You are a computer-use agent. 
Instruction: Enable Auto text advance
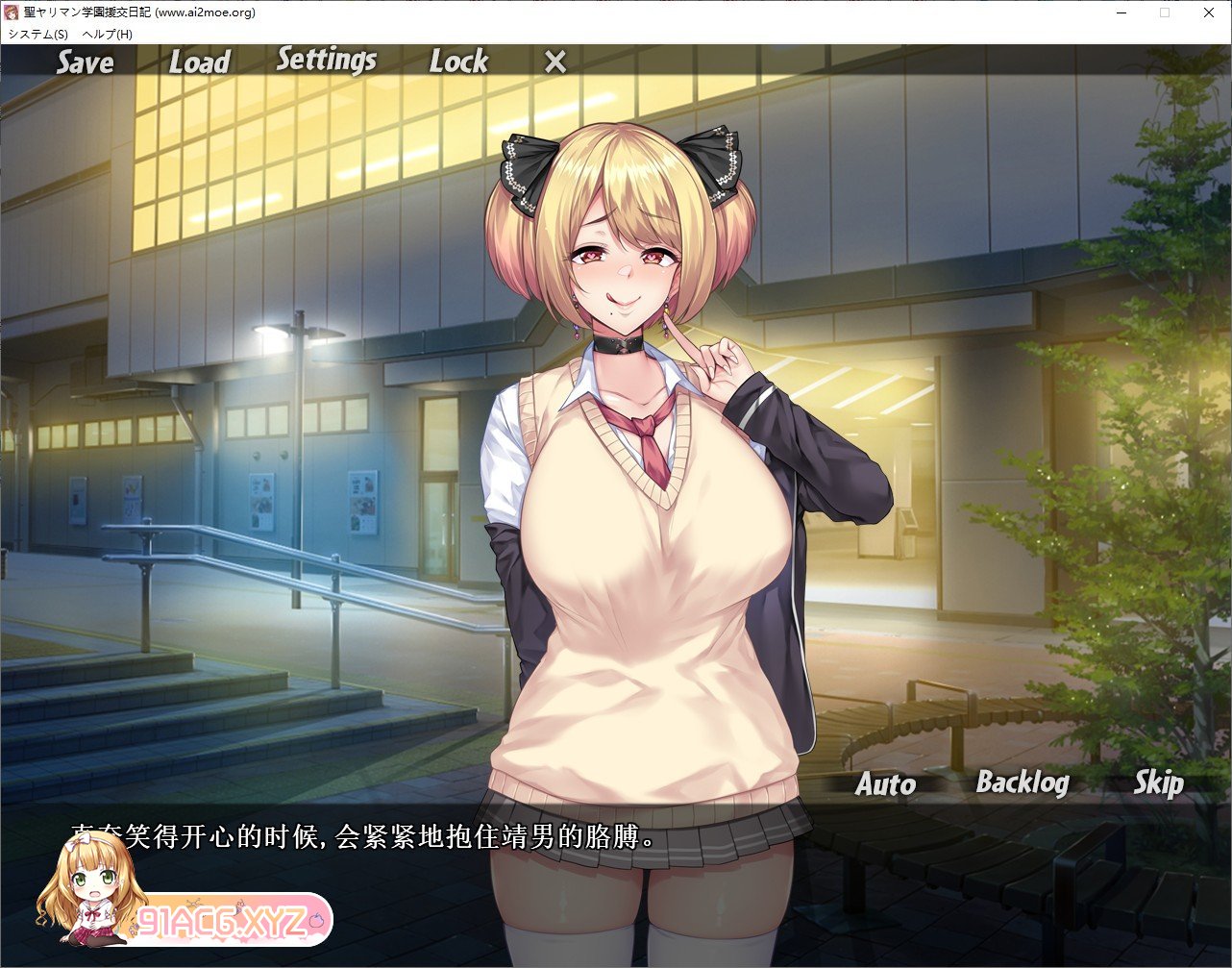point(885,784)
